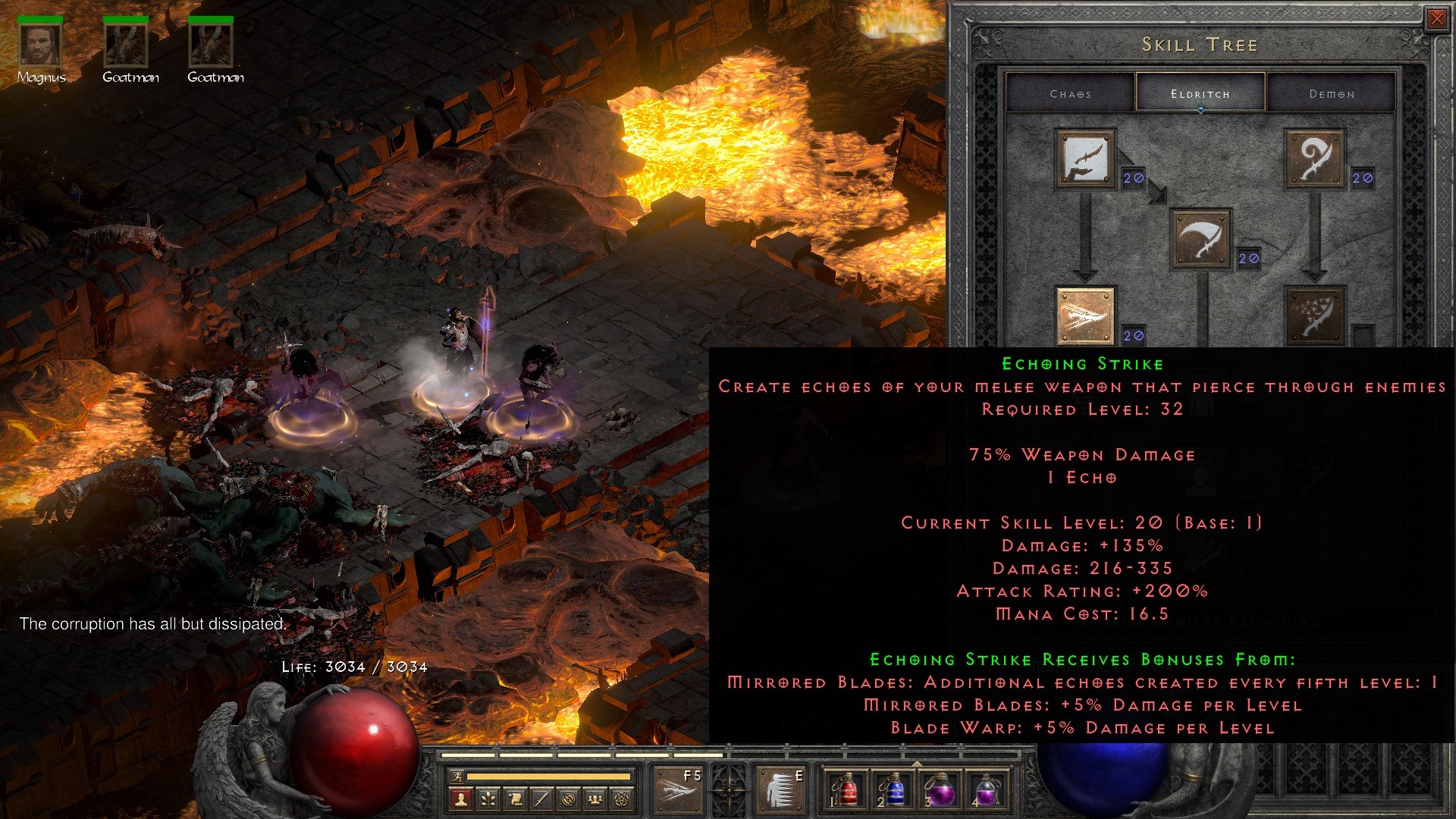Open the party button with three figures
Screen dimensions: 1456x819
(595, 799)
